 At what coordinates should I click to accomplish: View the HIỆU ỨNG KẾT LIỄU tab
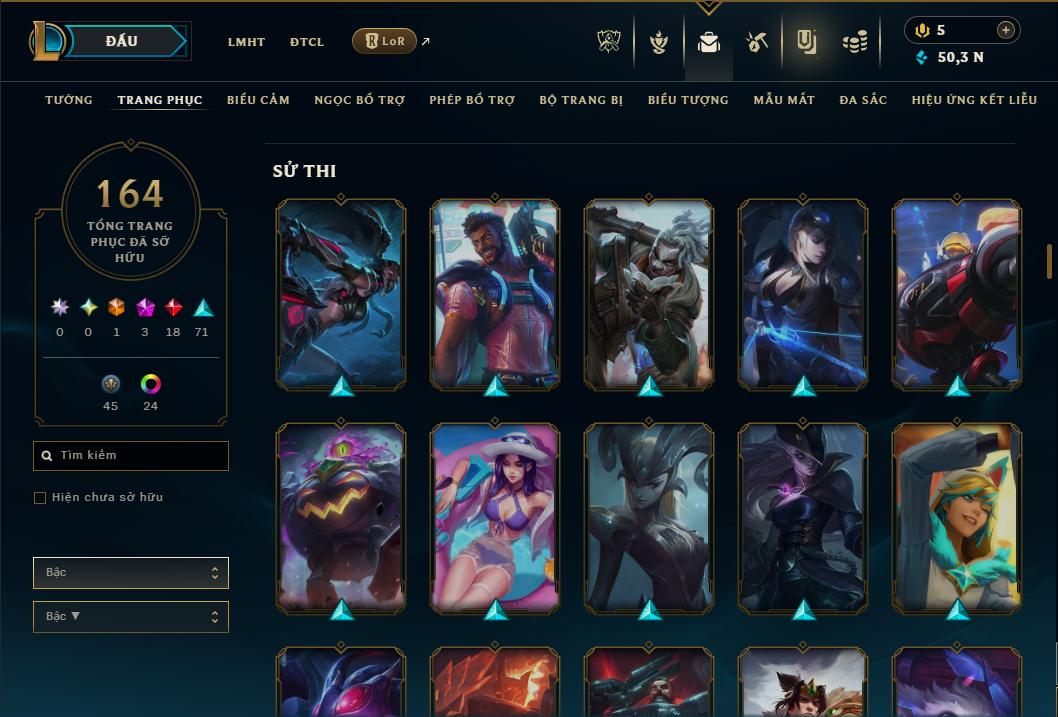point(974,100)
